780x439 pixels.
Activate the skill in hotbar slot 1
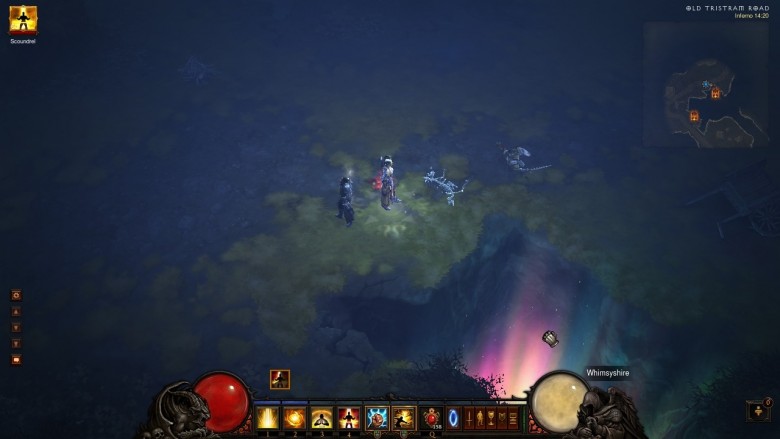[268, 417]
